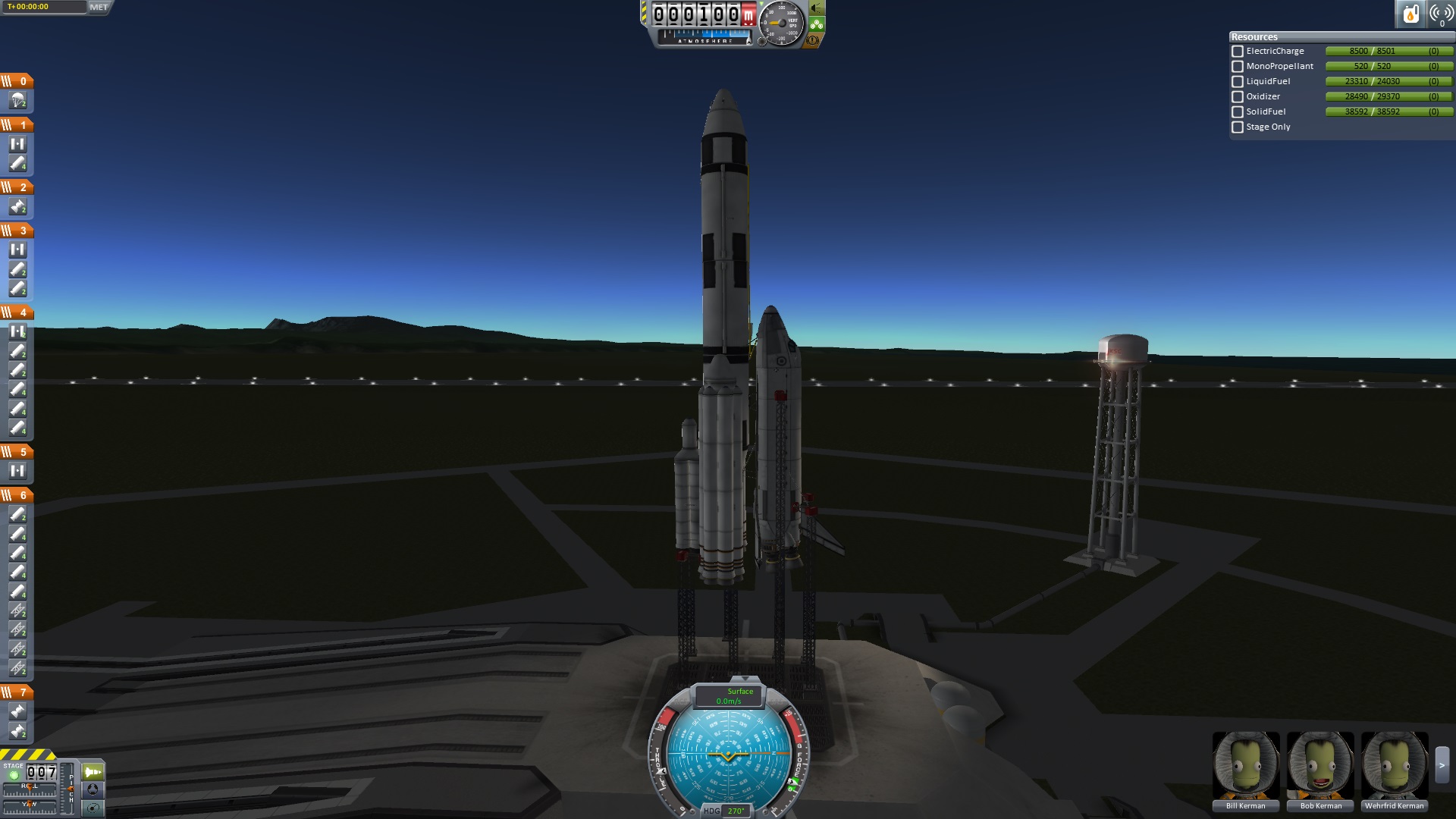Viewport: 1456px width, 819px height.
Task: Select the Oxidizer checkbox
Action: tap(1238, 97)
